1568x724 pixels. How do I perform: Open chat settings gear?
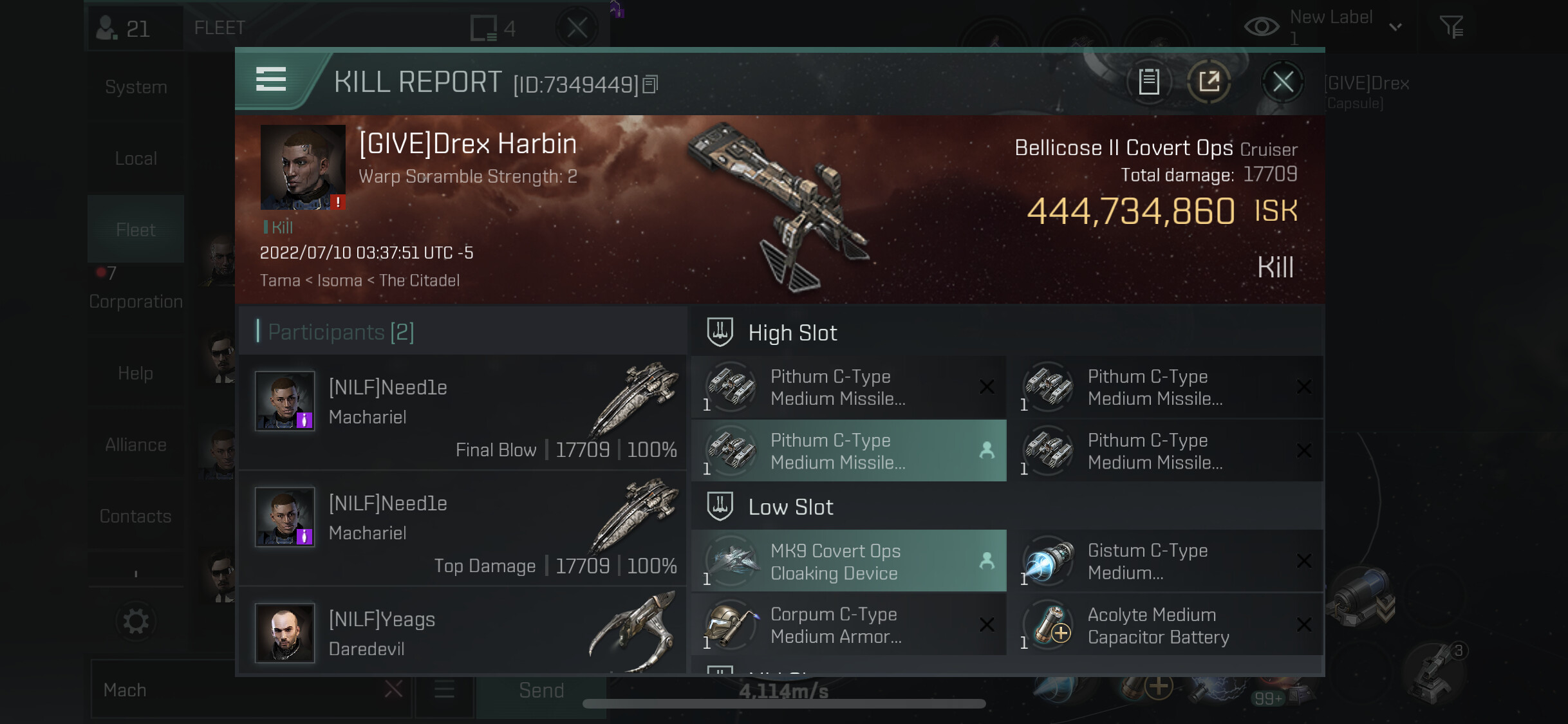(x=136, y=622)
